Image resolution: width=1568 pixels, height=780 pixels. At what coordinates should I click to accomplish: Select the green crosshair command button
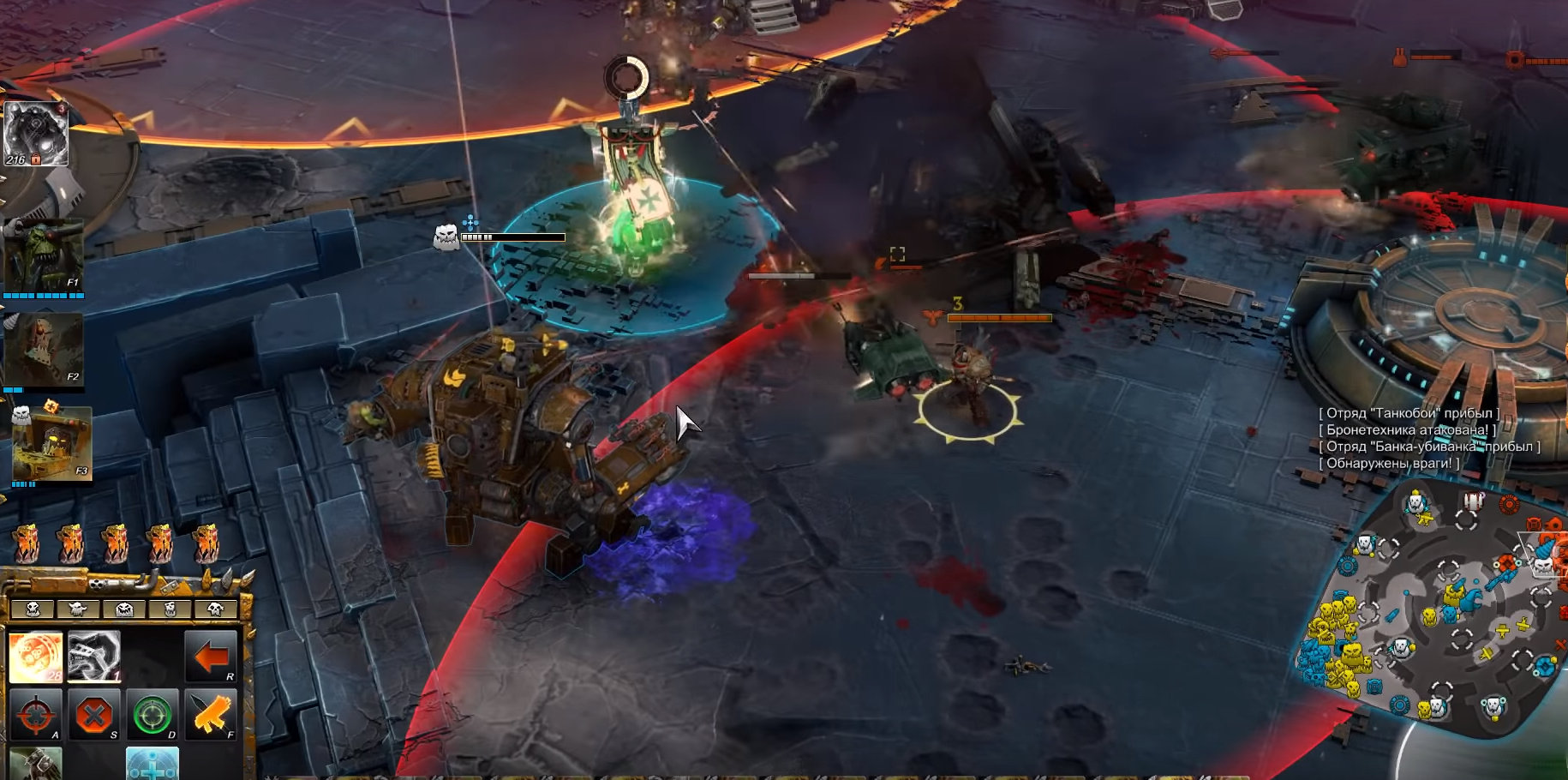(152, 715)
